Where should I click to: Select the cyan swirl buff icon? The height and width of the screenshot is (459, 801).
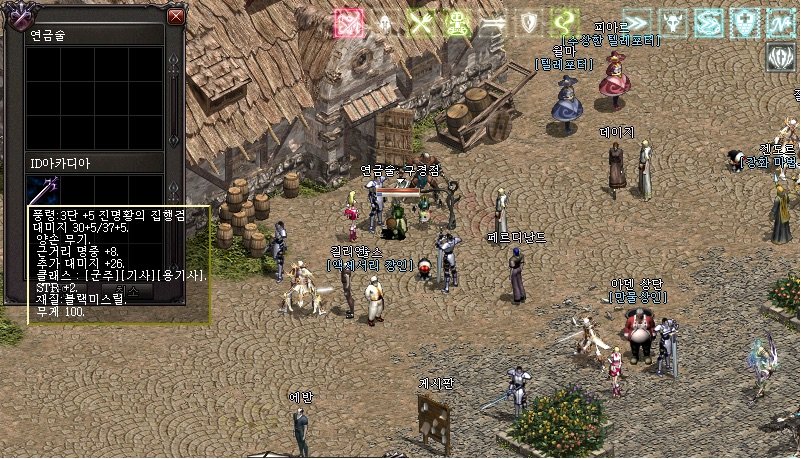point(709,22)
